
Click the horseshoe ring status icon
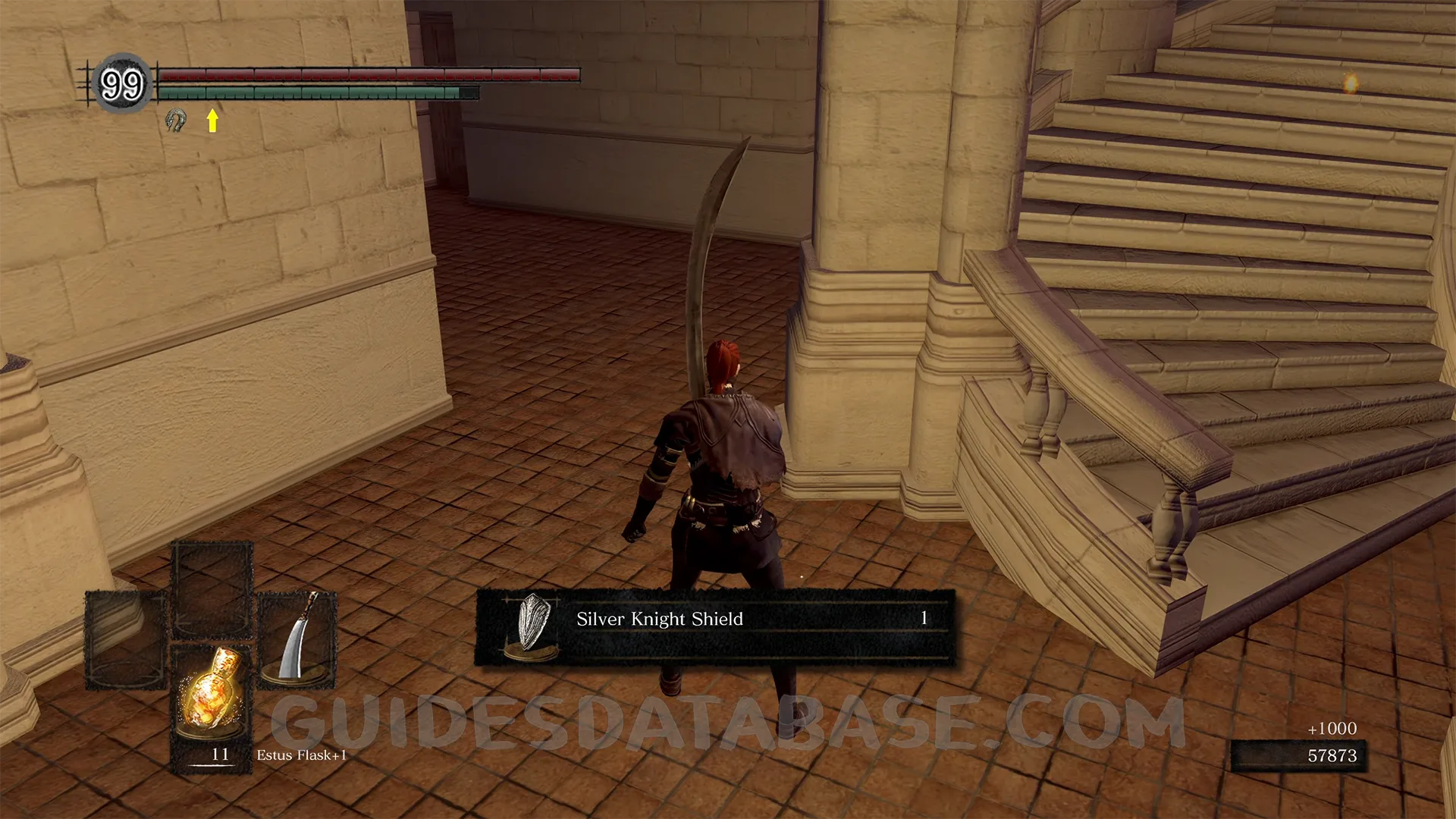[x=176, y=121]
